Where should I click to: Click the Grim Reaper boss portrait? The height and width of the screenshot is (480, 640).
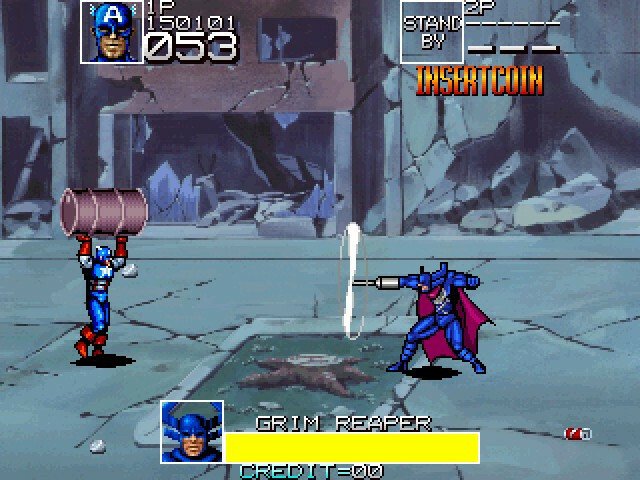191,432
